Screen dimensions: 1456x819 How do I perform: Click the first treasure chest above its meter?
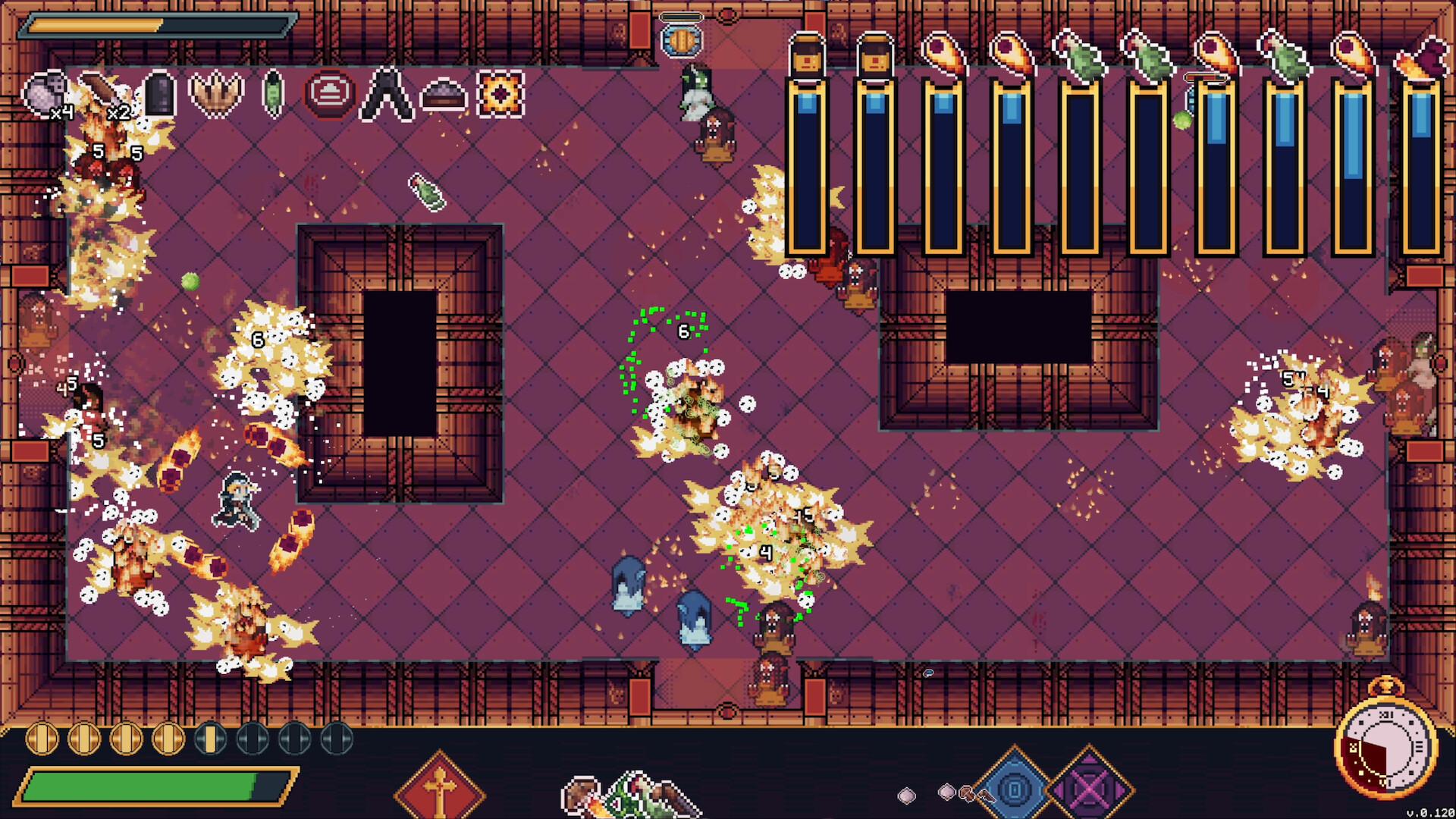click(807, 55)
